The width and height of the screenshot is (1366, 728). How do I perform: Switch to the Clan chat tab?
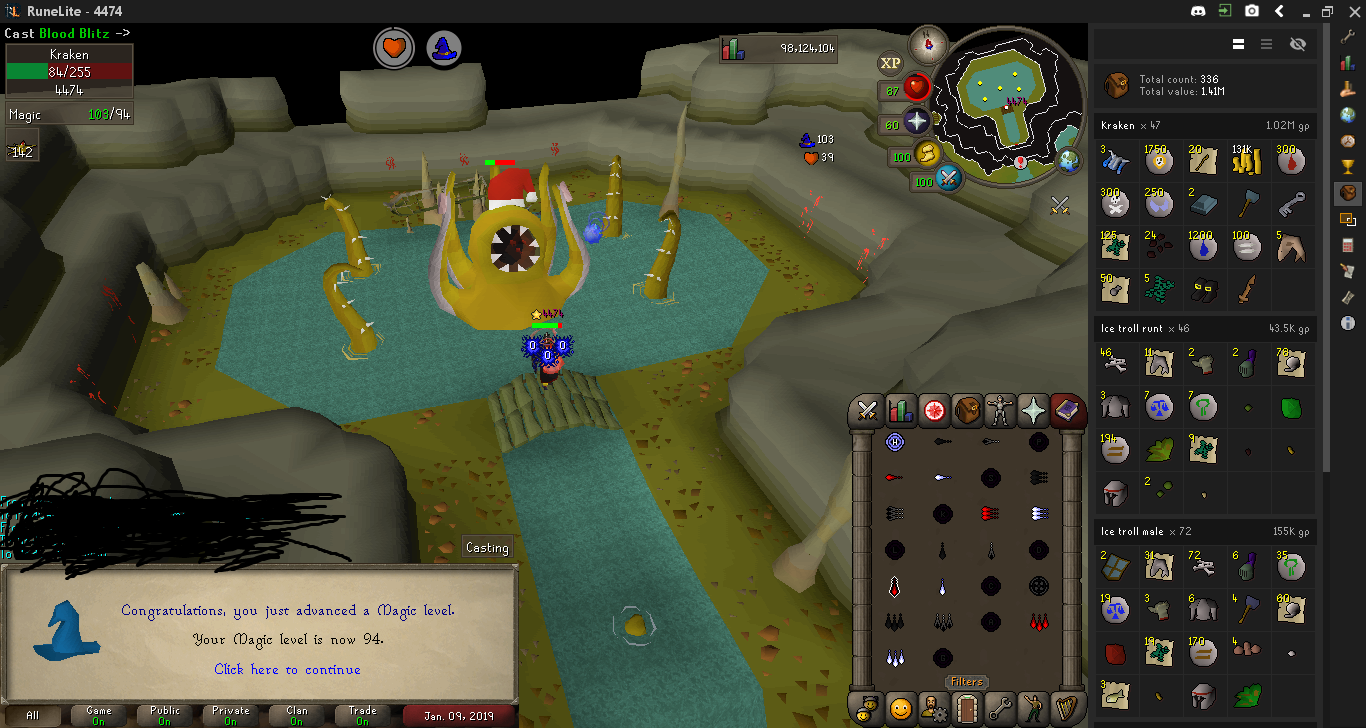[297, 715]
